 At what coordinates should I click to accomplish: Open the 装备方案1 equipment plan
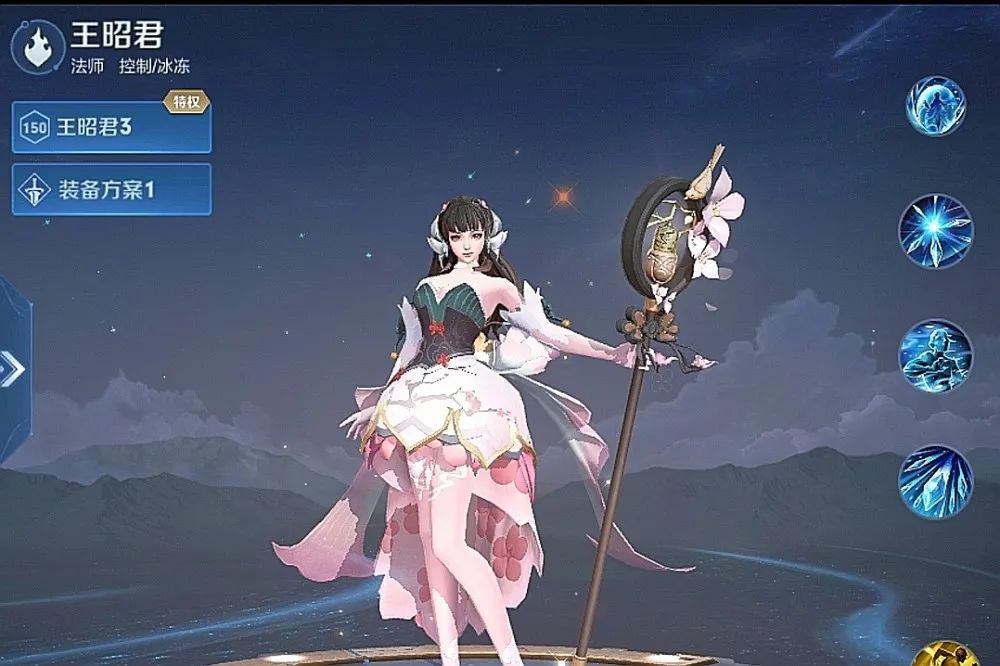pos(111,189)
